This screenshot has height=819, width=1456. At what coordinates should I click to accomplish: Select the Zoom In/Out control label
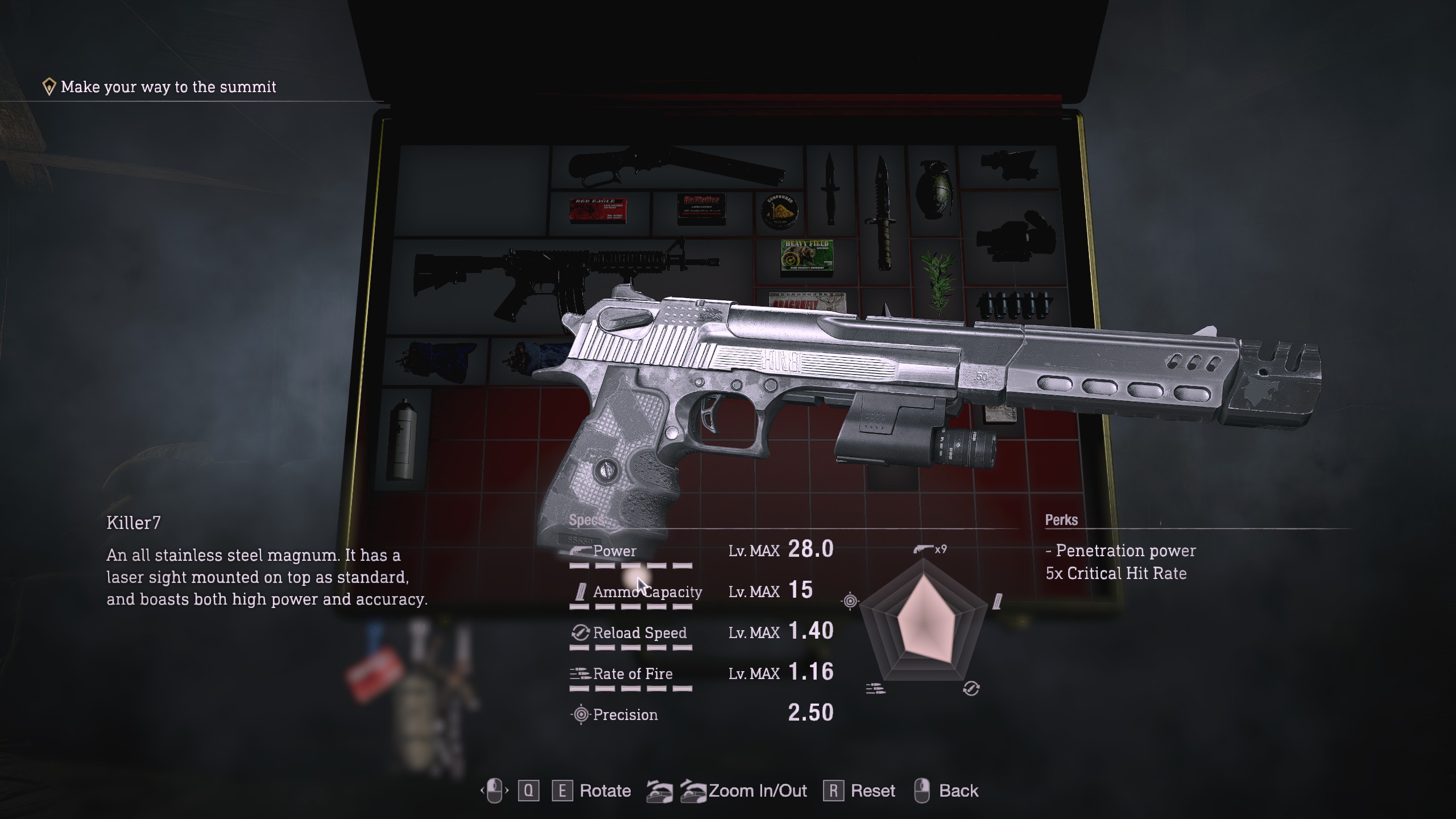click(757, 791)
